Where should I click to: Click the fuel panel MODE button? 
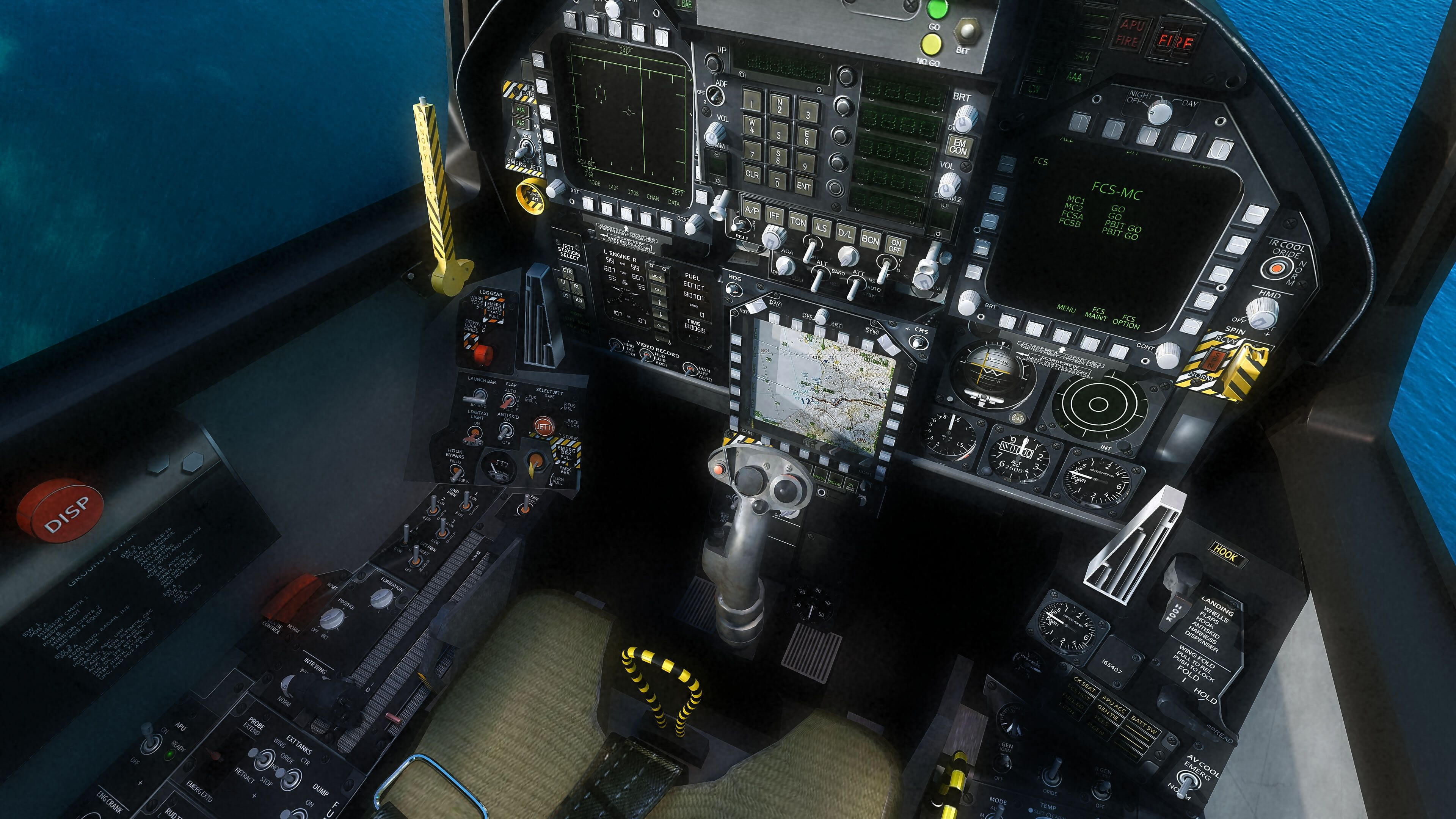(657, 277)
